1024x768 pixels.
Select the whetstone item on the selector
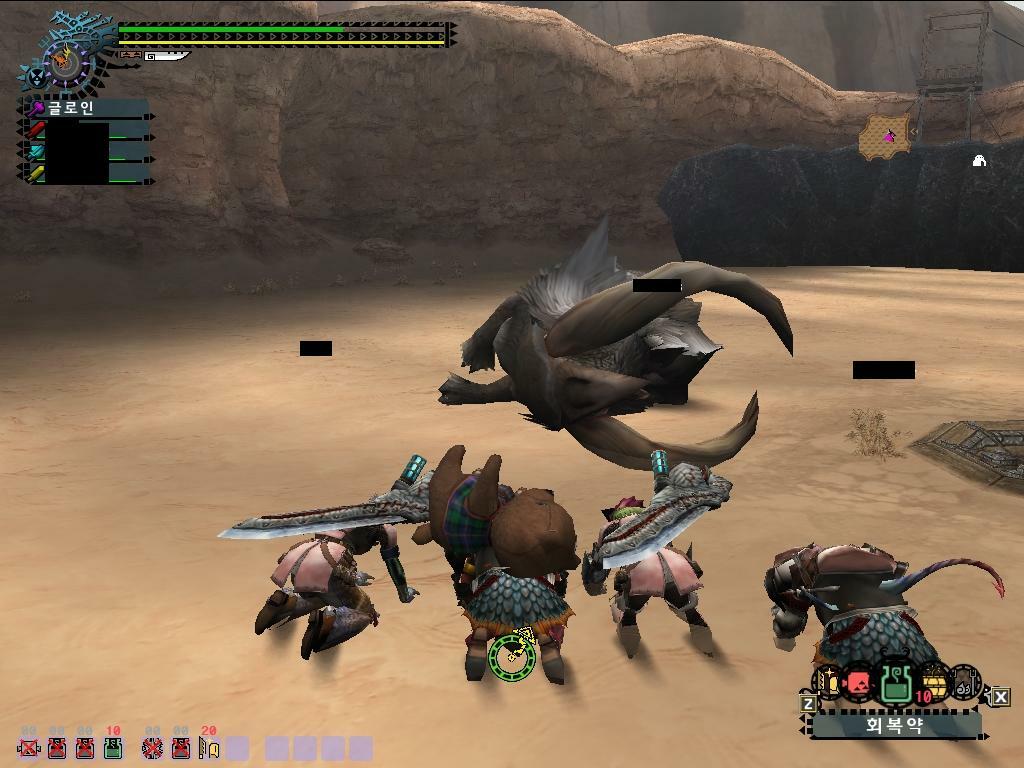[828, 683]
